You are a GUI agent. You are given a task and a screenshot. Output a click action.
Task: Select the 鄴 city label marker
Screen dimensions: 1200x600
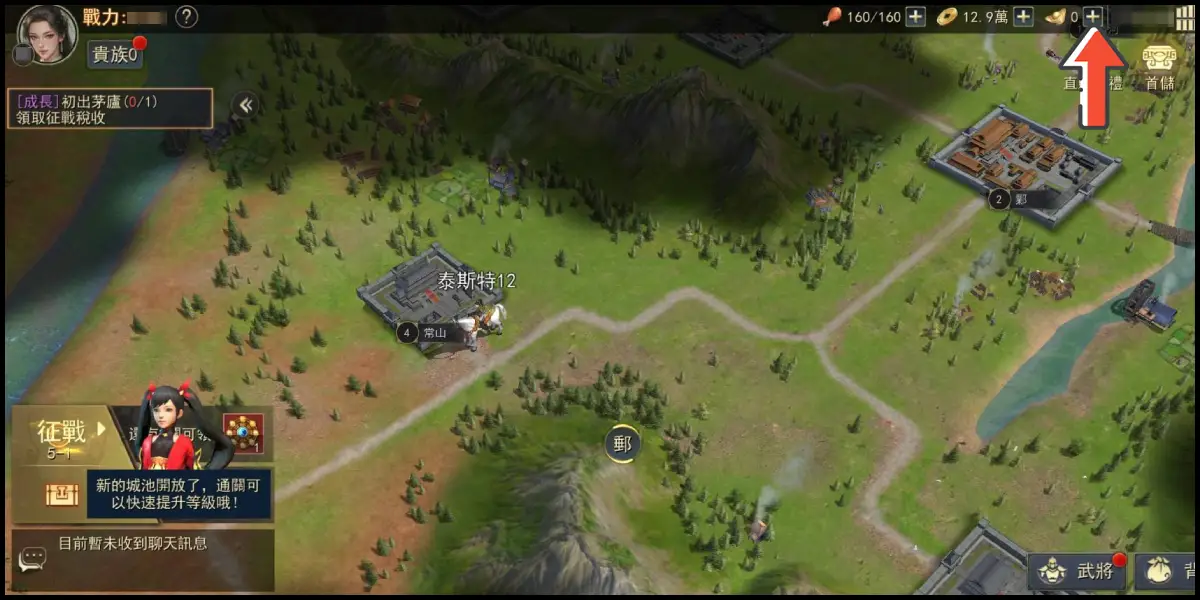click(1020, 200)
